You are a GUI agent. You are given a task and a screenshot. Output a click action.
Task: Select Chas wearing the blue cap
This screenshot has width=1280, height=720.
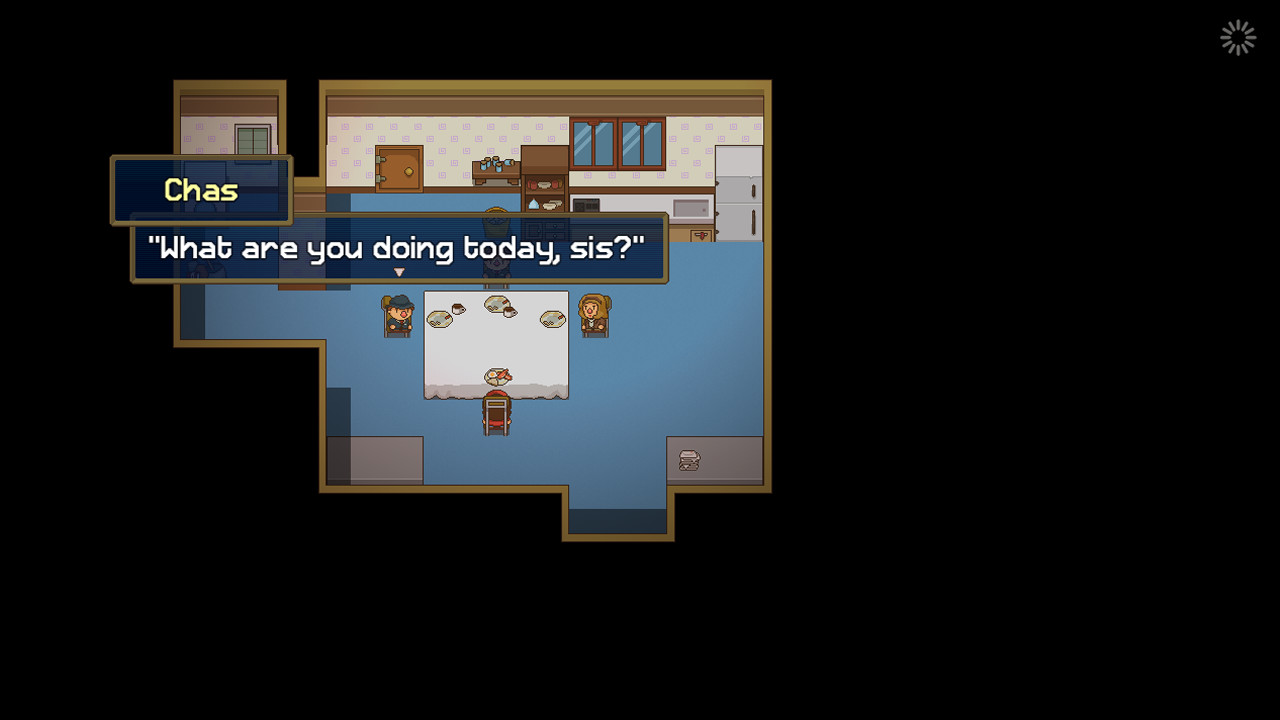pos(399,312)
